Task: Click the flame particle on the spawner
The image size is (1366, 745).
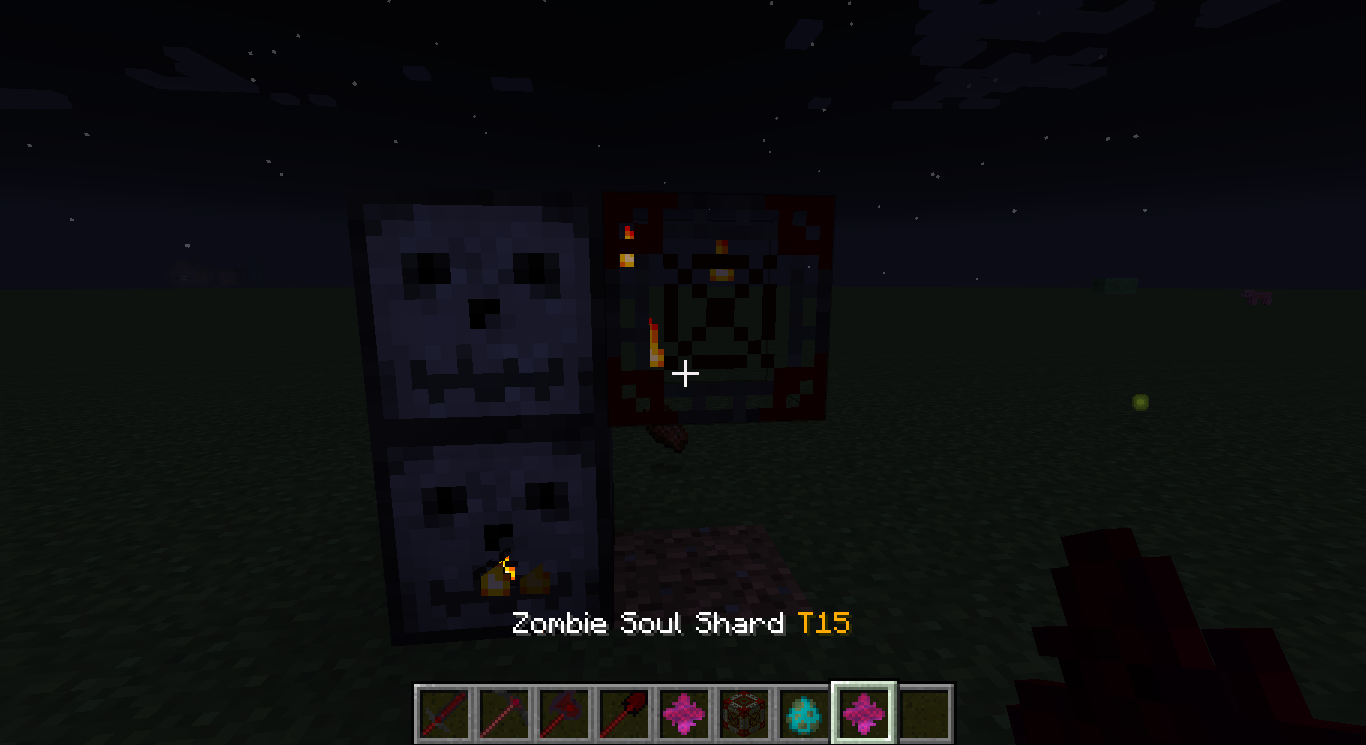Action: tap(655, 345)
